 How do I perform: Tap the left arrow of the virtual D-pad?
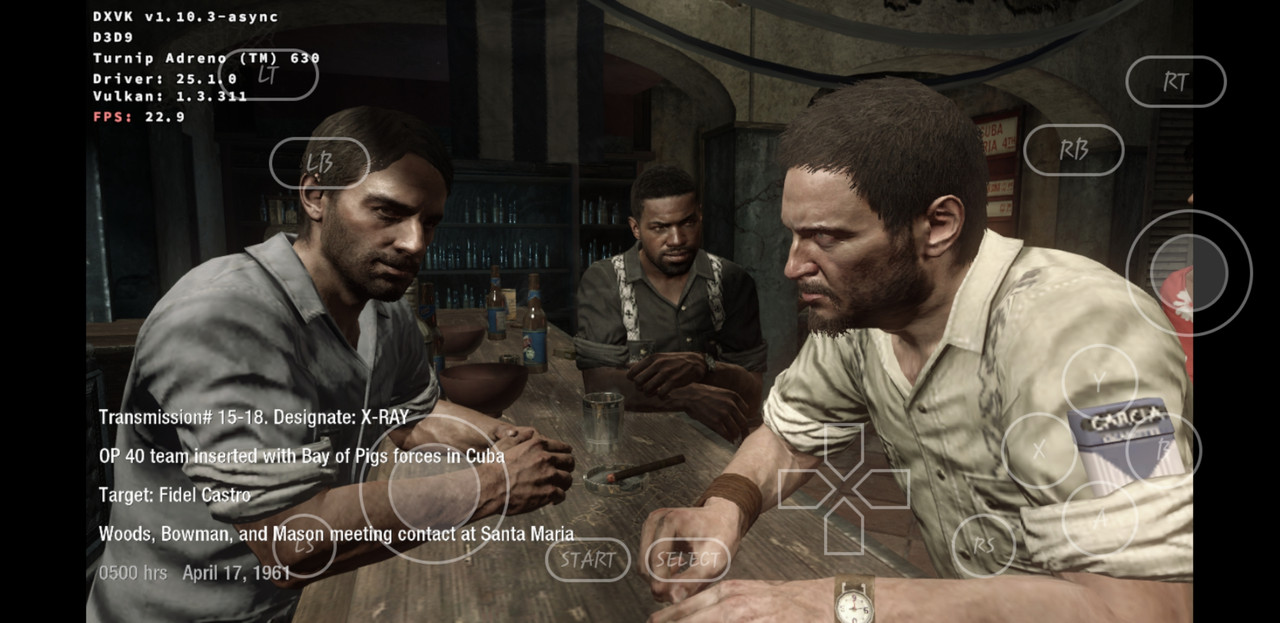pos(802,489)
